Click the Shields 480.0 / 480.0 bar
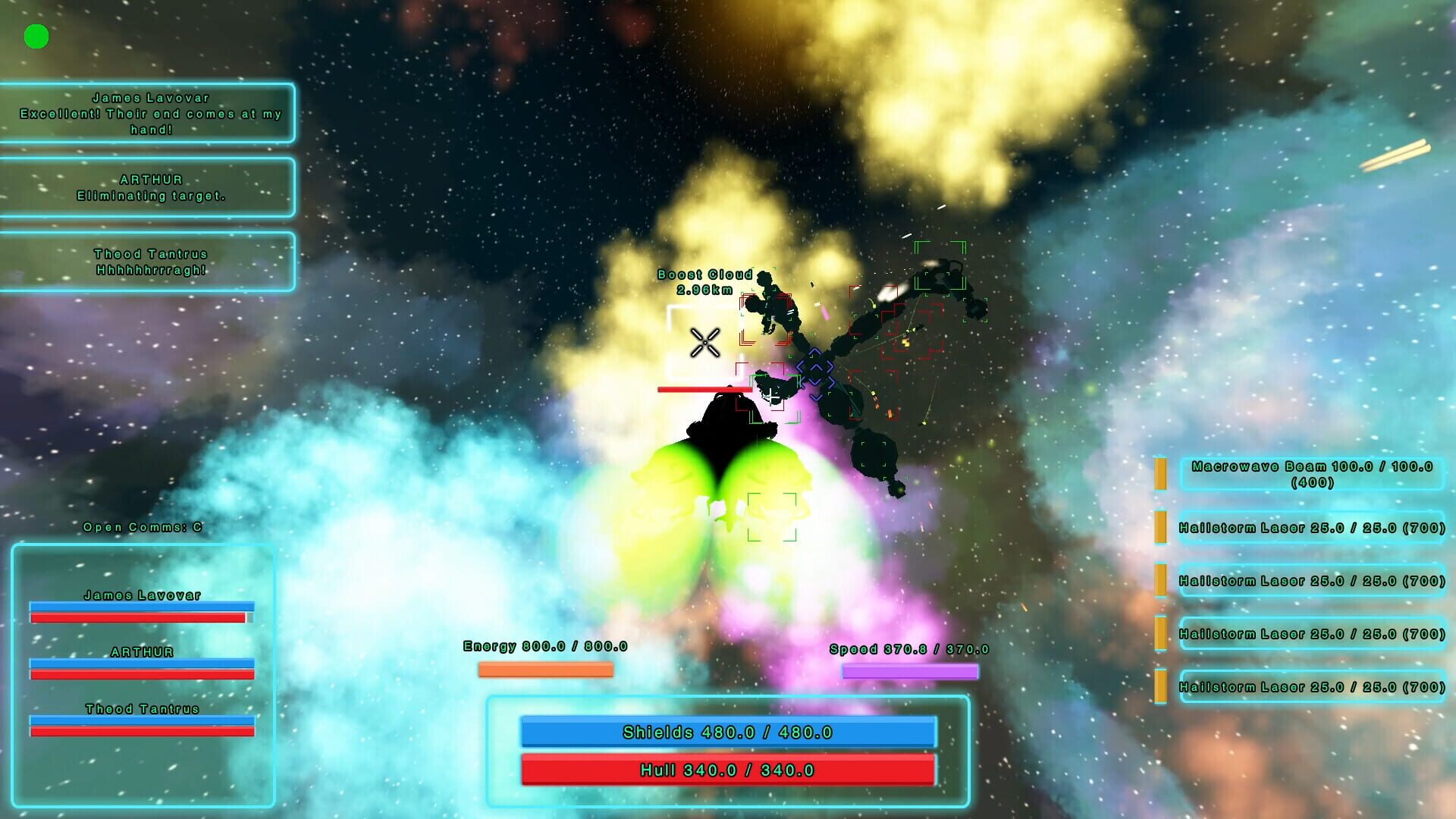 pyautogui.click(x=728, y=733)
